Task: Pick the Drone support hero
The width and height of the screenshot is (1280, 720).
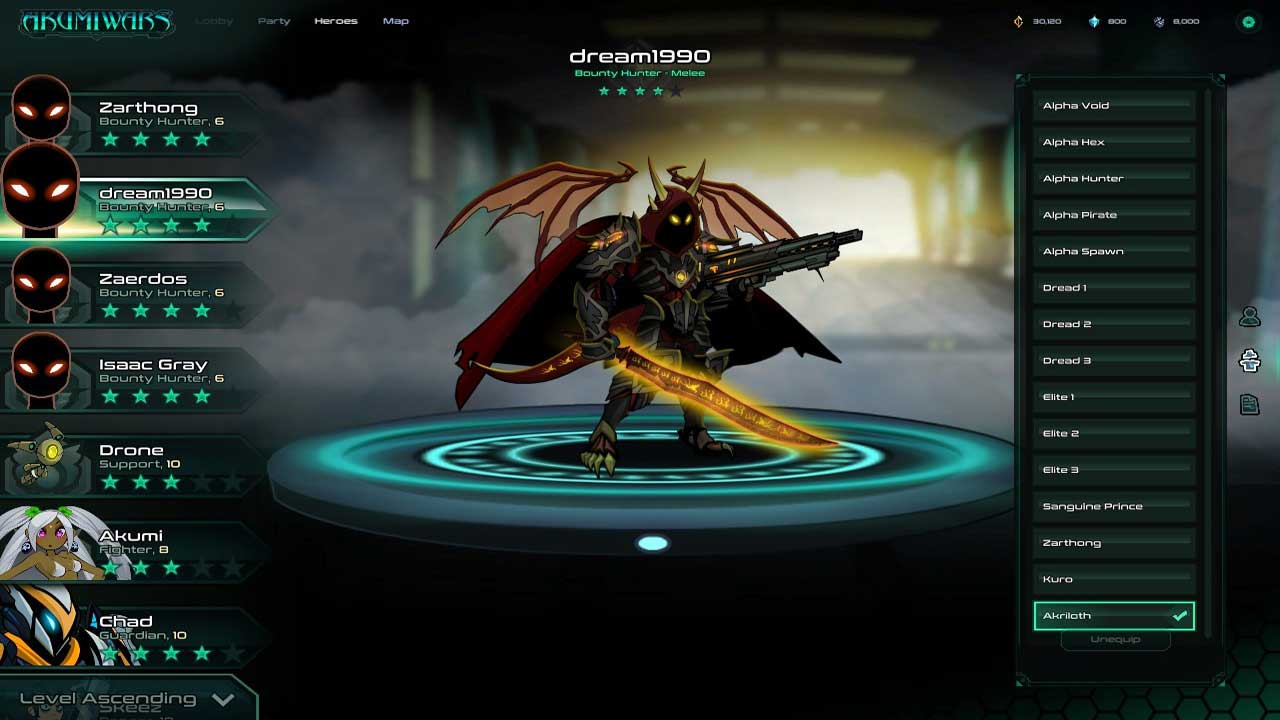Action: coord(150,465)
